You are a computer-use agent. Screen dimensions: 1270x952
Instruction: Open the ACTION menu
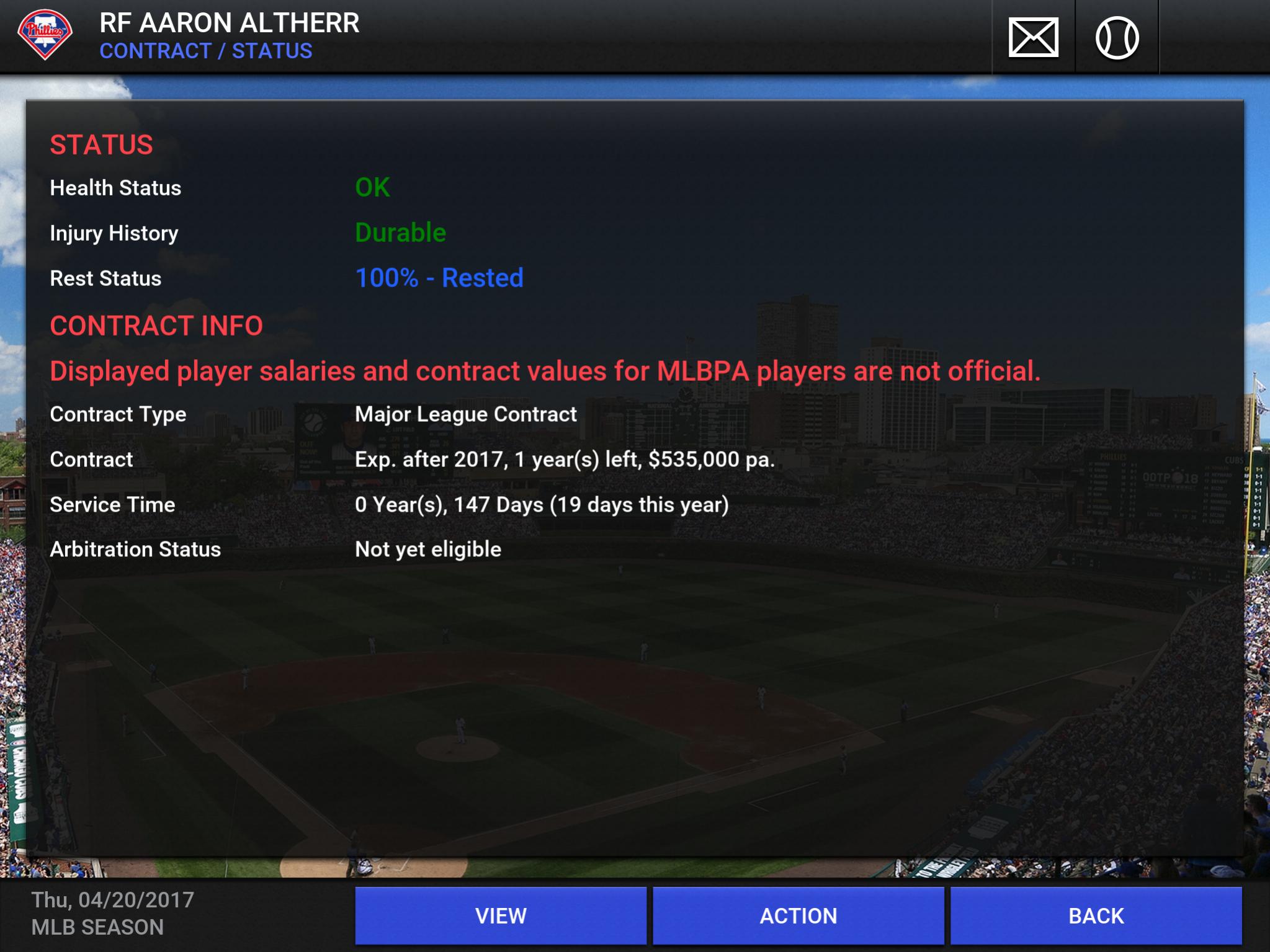coord(798,915)
